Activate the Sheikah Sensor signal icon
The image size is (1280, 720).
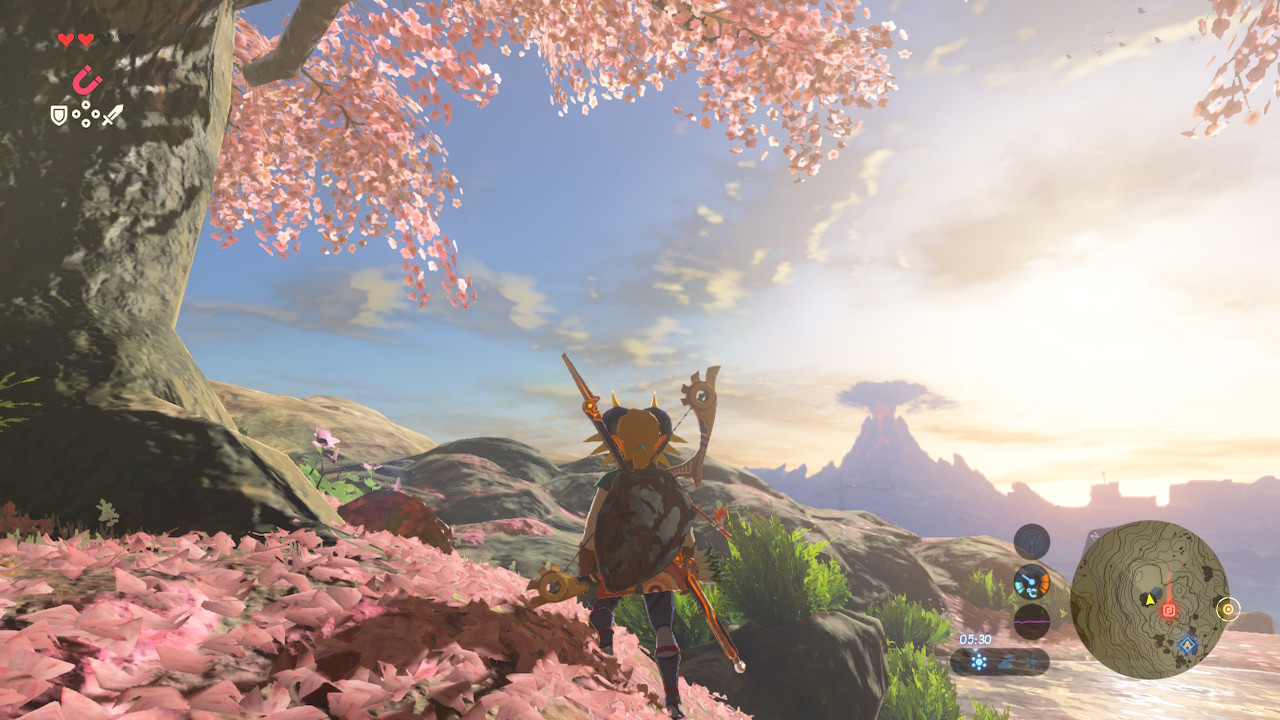(1031, 541)
